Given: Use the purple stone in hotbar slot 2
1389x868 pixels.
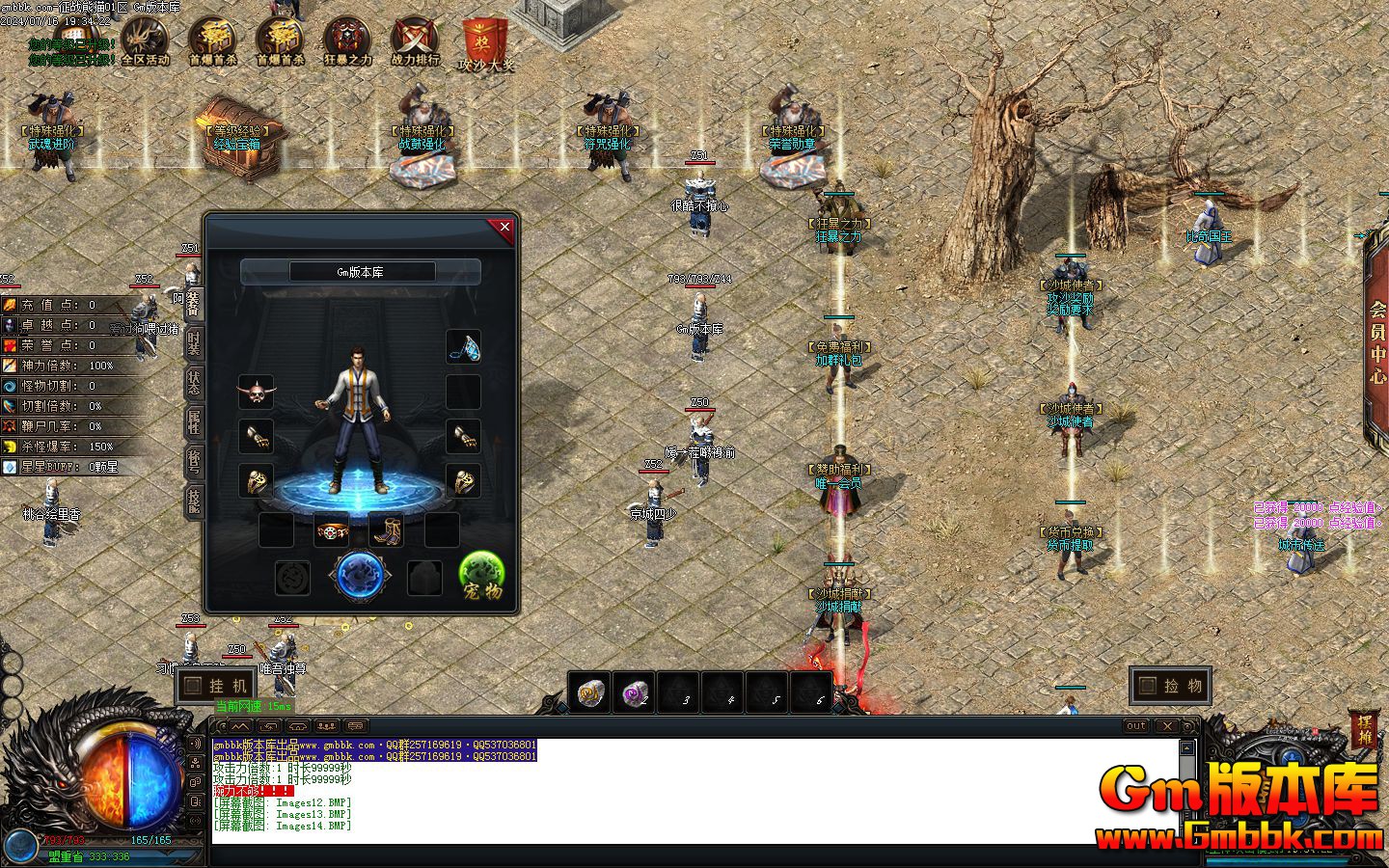Looking at the screenshot, I should 636,692.
